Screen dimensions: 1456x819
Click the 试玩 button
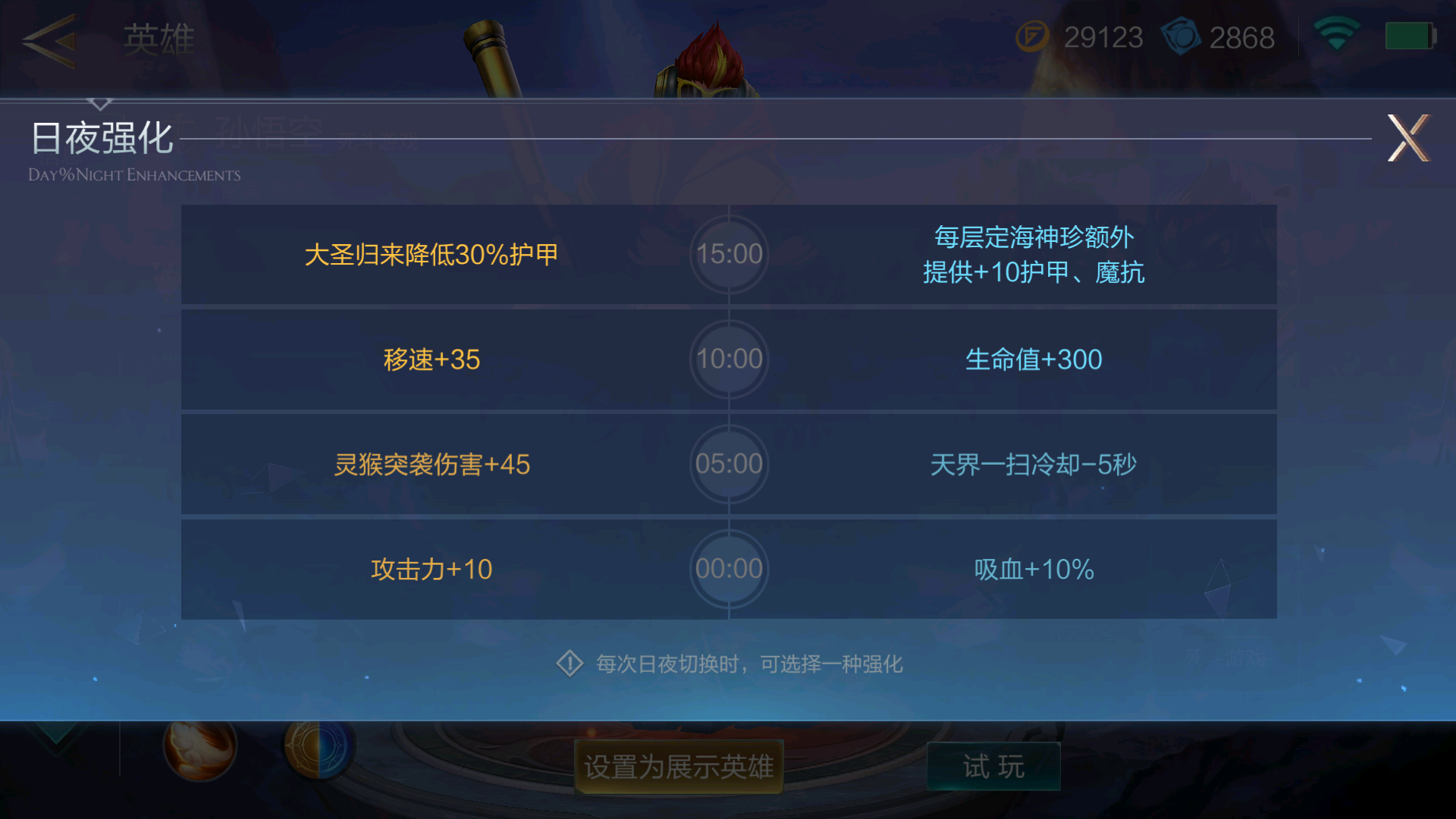[993, 766]
